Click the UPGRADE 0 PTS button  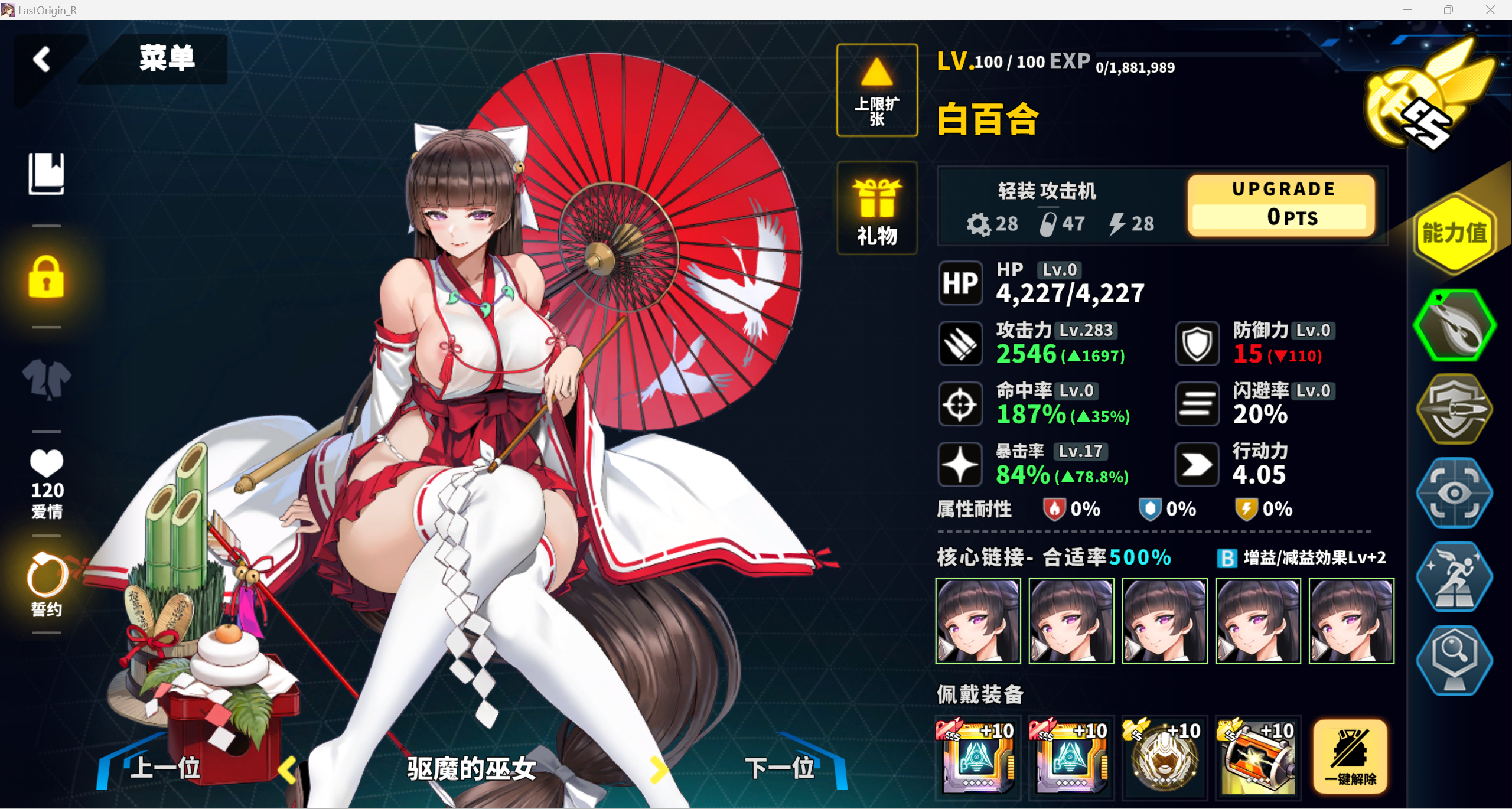click(x=1280, y=205)
